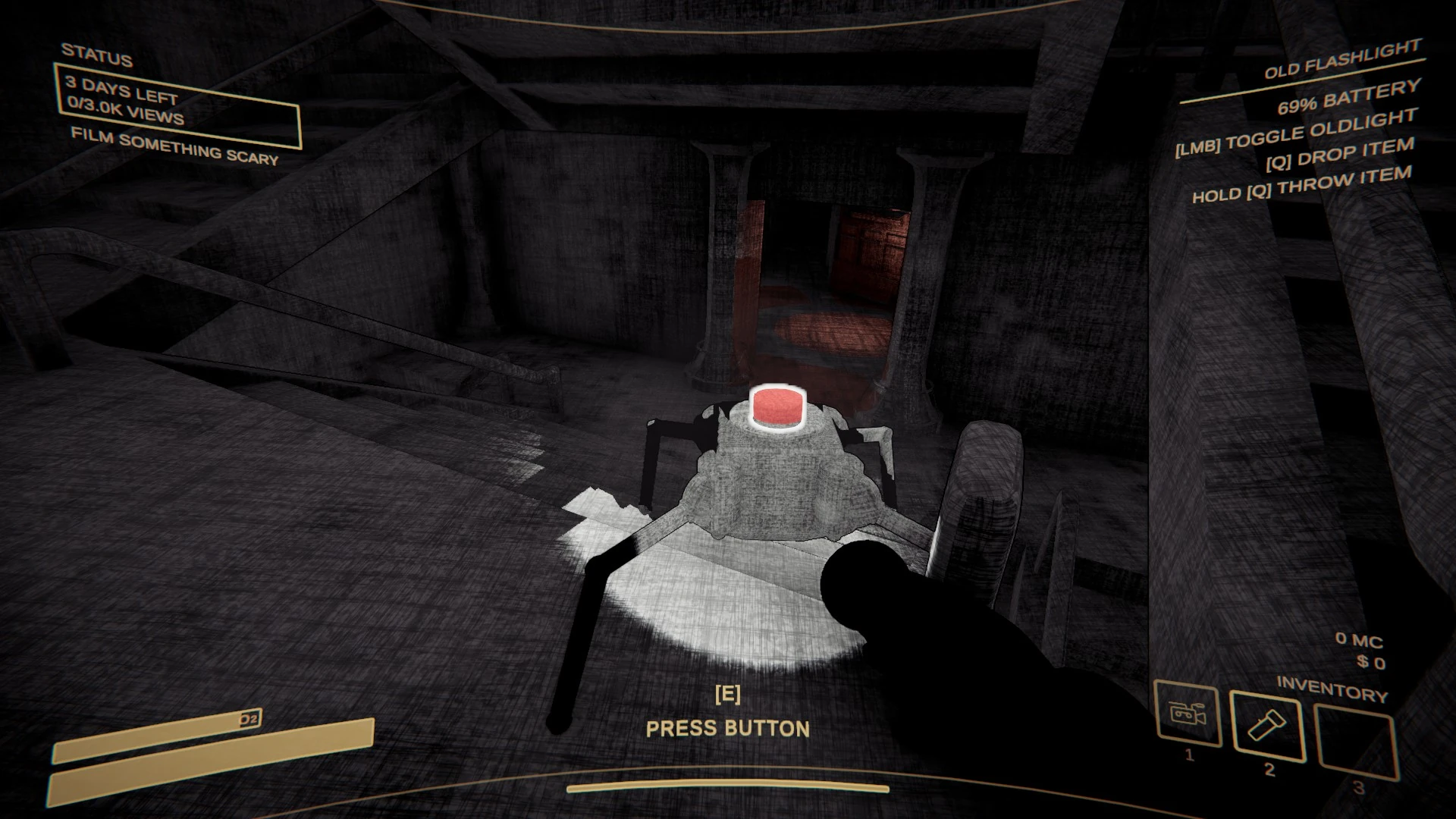Click the [E] PRESS BUTTON prompt text
This screenshot has width=1456, height=819.
pyautogui.click(x=727, y=714)
